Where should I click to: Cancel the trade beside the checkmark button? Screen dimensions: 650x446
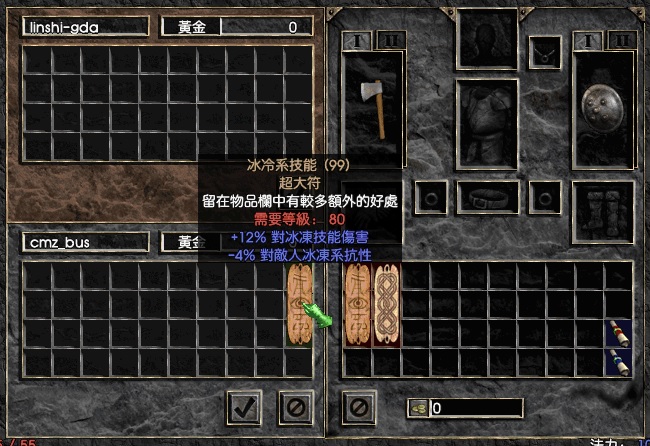click(x=295, y=406)
